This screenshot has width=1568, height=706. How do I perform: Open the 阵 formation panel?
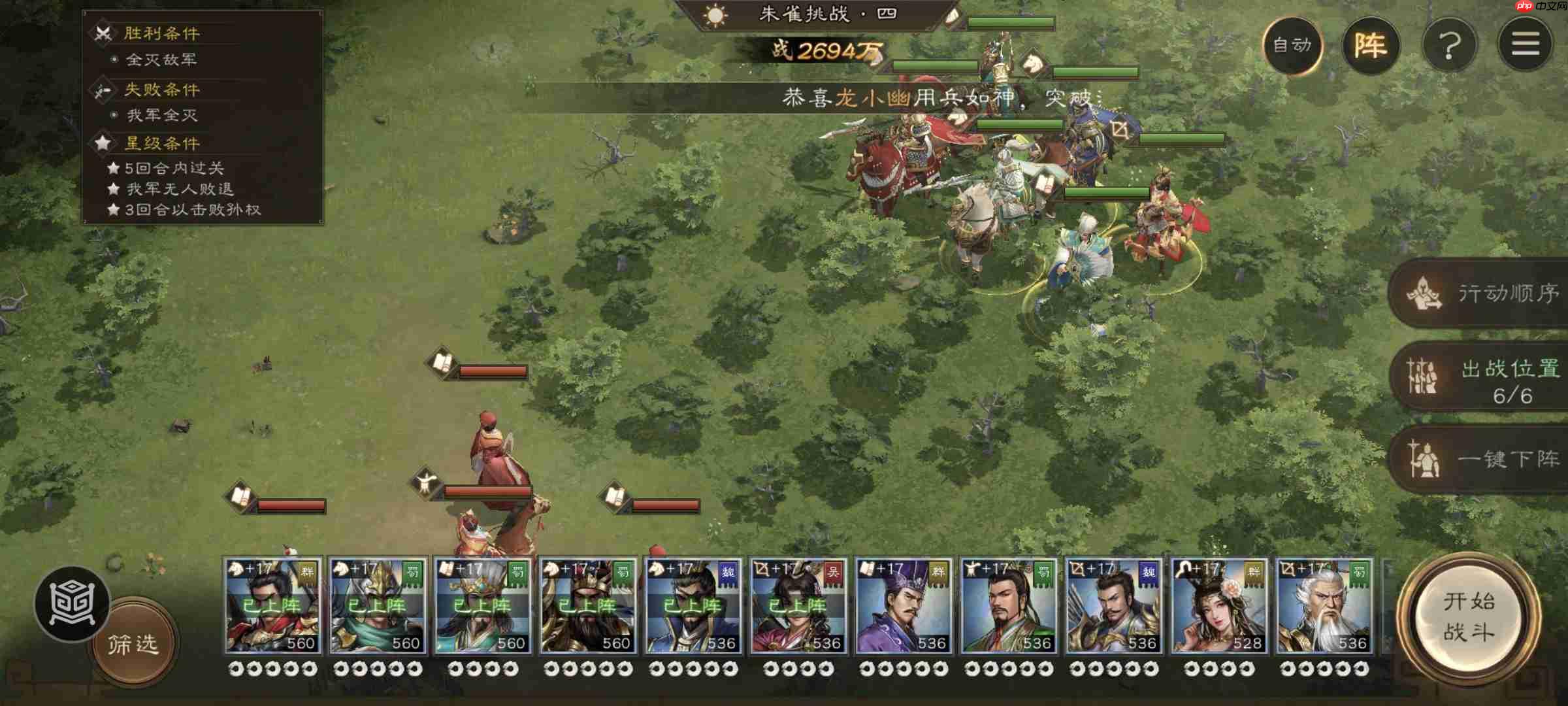[1373, 44]
